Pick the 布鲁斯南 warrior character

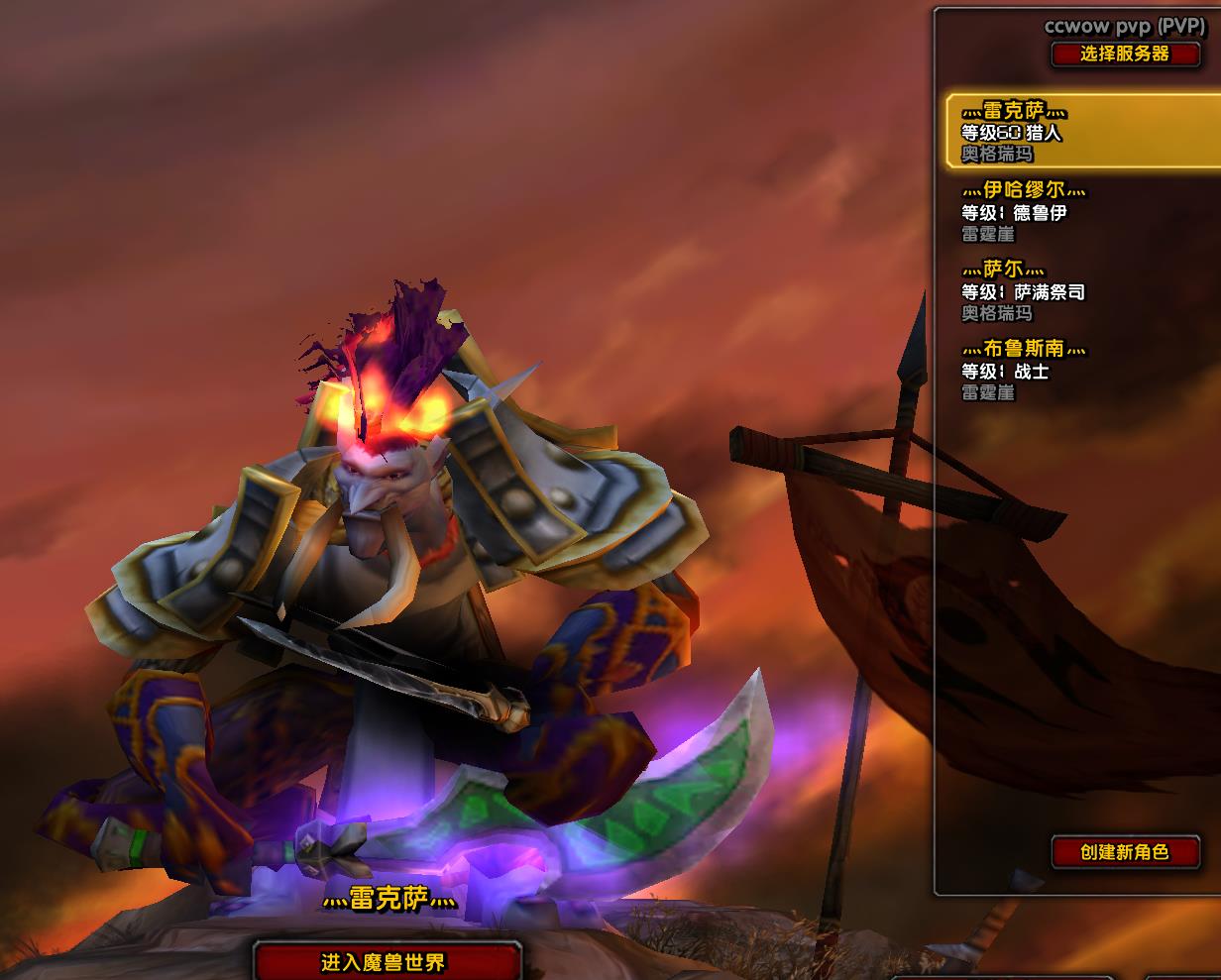coord(1070,370)
